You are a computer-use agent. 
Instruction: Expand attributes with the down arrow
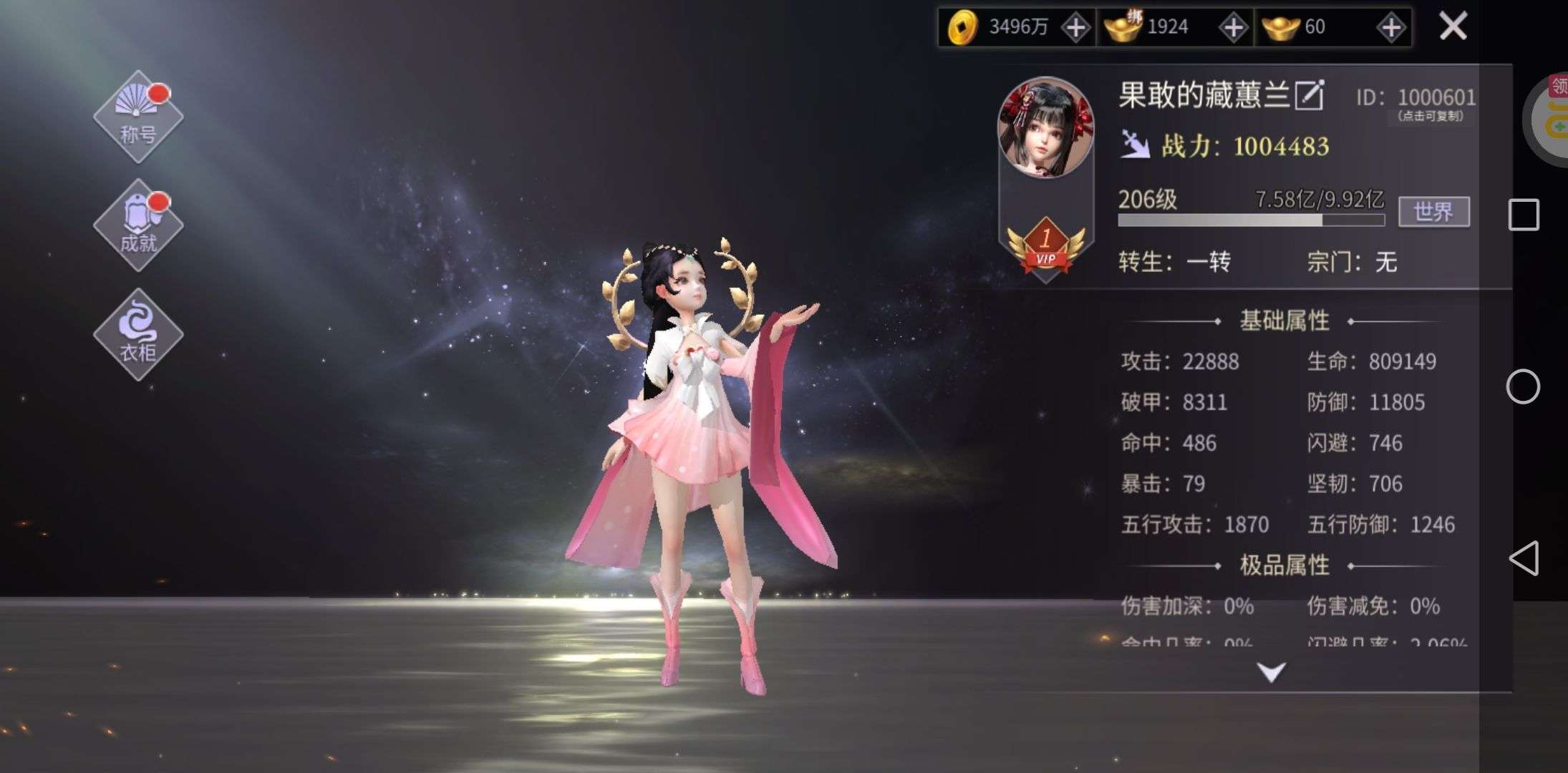click(x=1272, y=672)
